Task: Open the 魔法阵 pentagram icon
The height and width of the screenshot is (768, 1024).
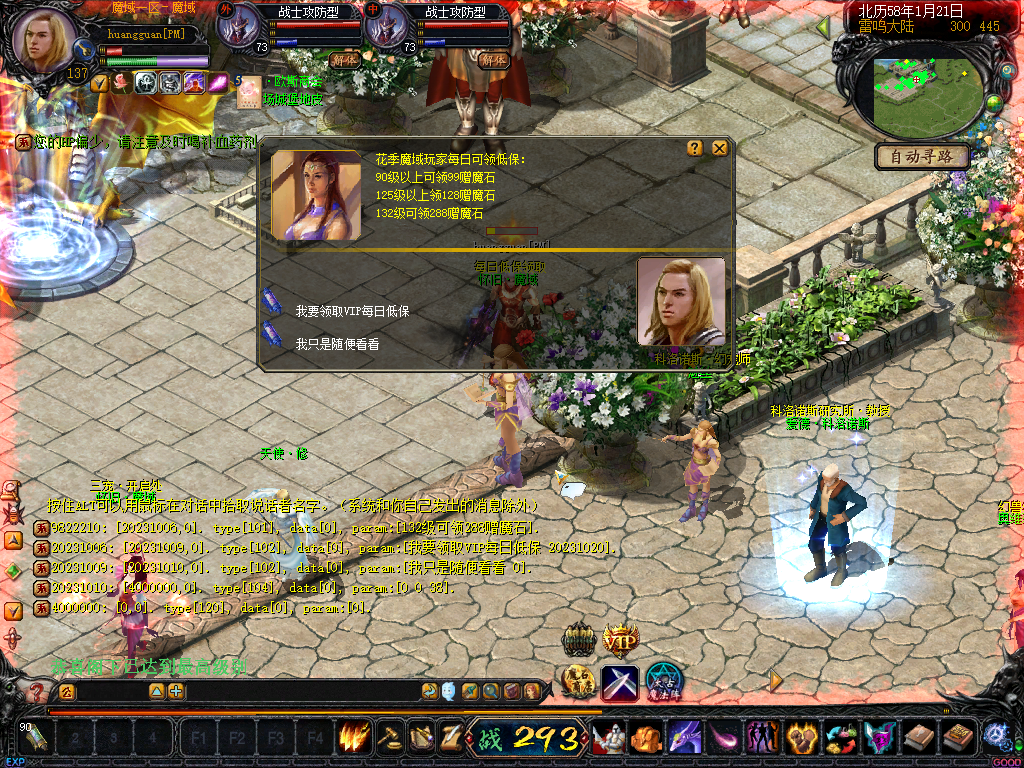Action: (x=662, y=682)
